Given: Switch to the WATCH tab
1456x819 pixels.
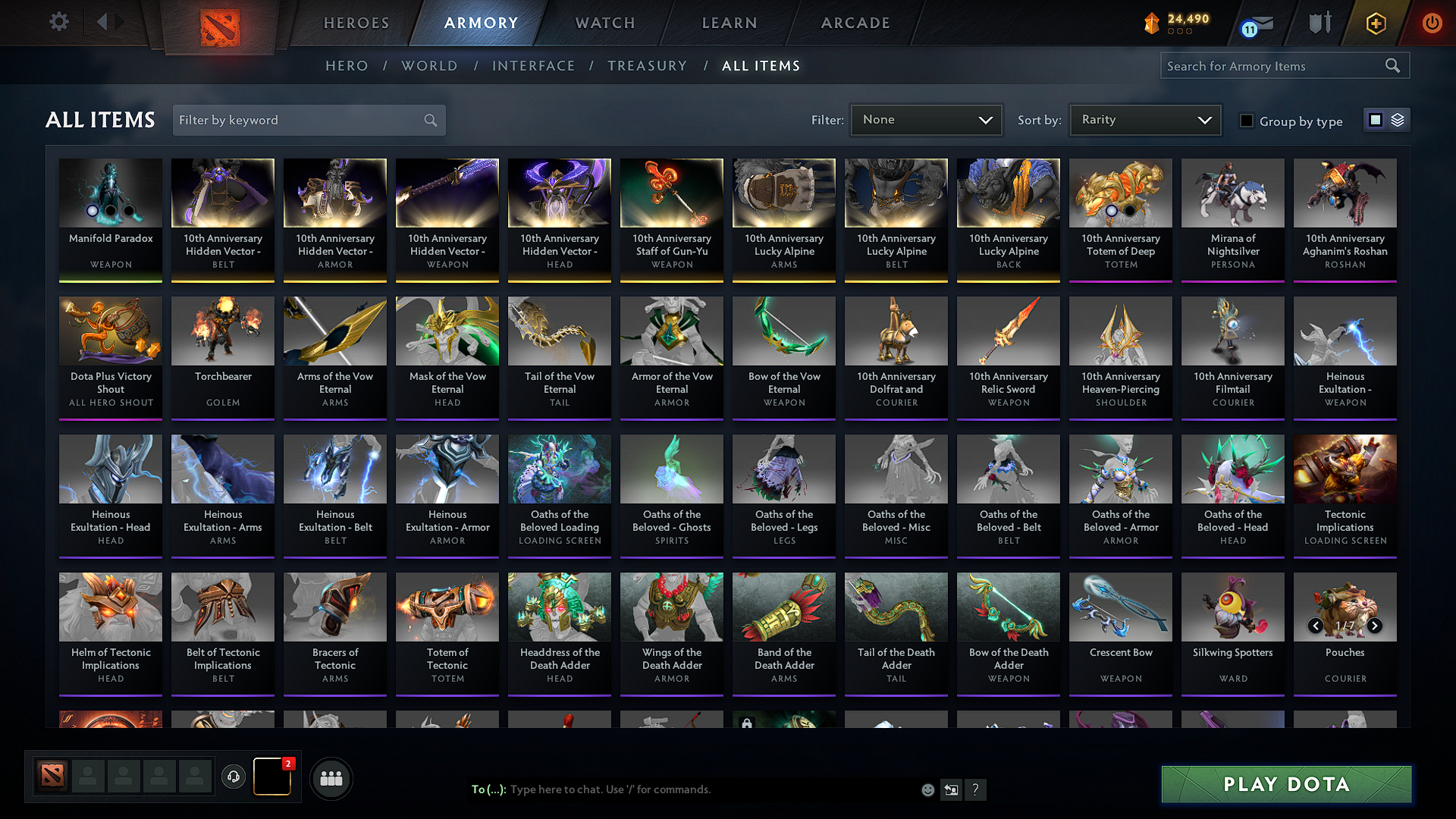Looking at the screenshot, I should coord(604,23).
